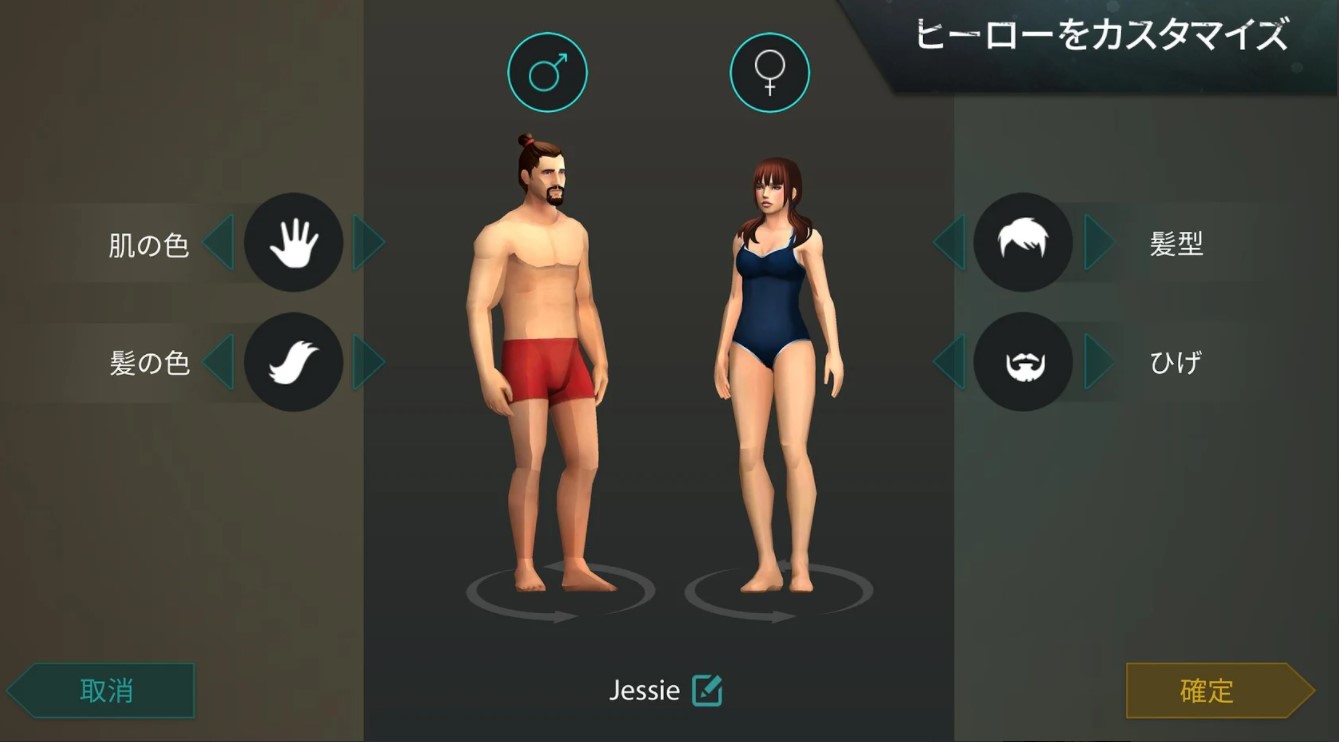Click the left arrow for 肌の色
The width and height of the screenshot is (1339, 742).
[219, 242]
